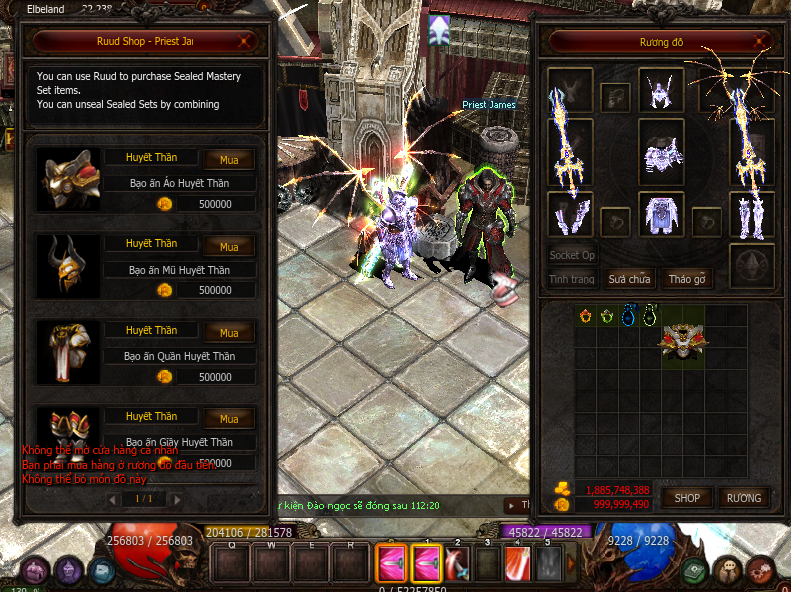Select the equipped gloves slot
791x592 pixels.
pyautogui.click(x=570, y=216)
